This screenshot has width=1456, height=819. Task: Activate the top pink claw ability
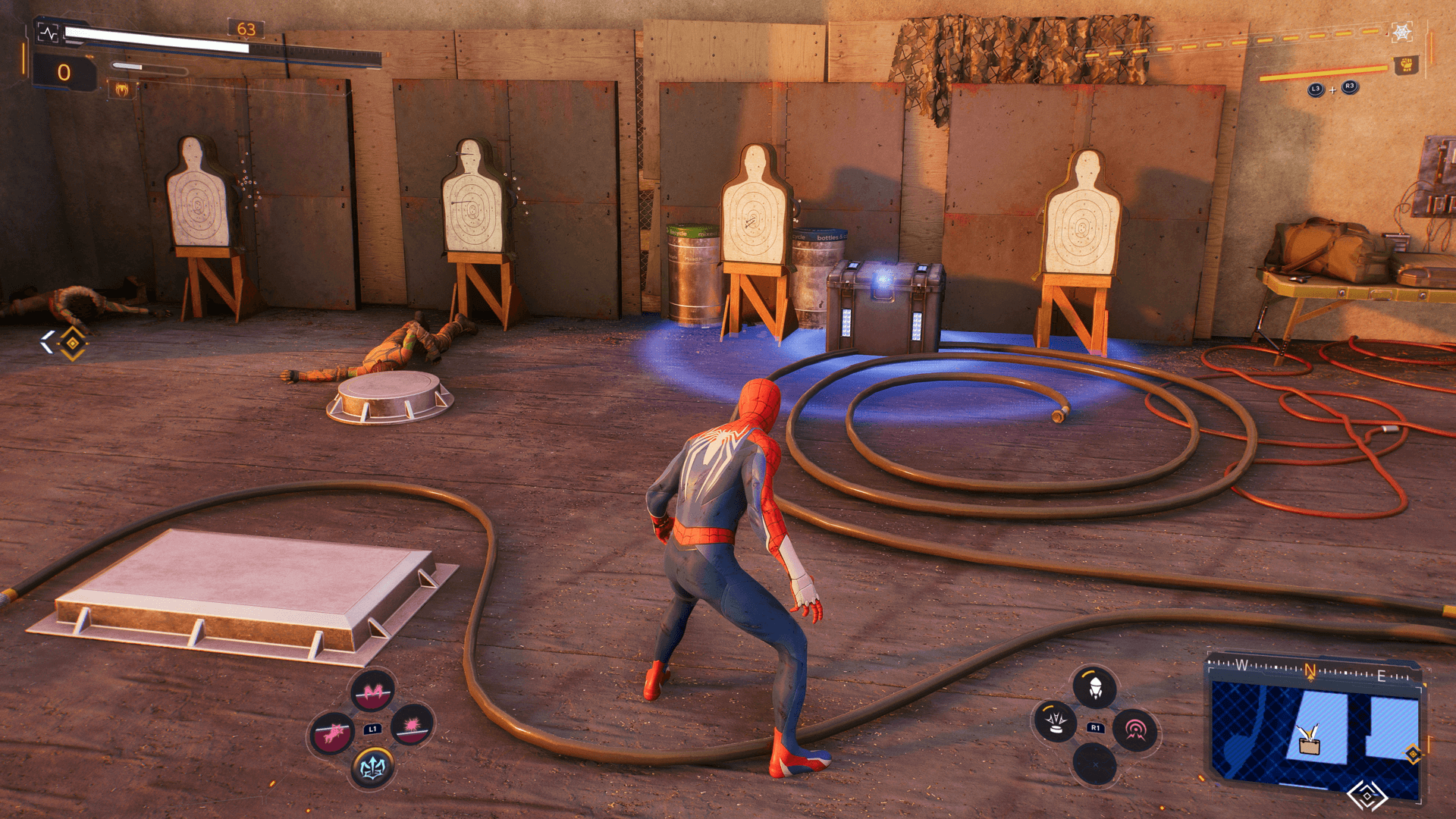372,691
